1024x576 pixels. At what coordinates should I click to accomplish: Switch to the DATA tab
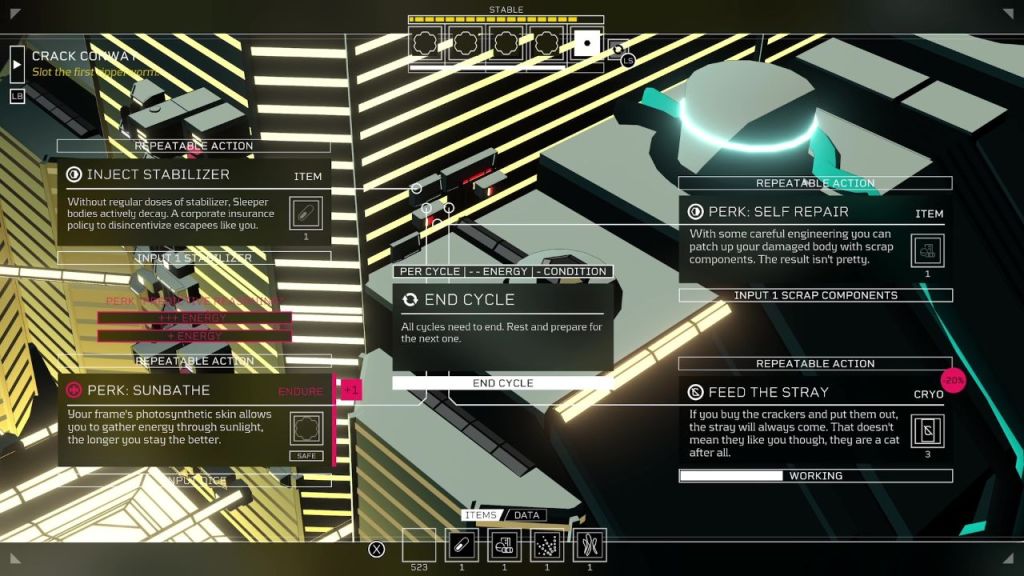click(x=527, y=515)
